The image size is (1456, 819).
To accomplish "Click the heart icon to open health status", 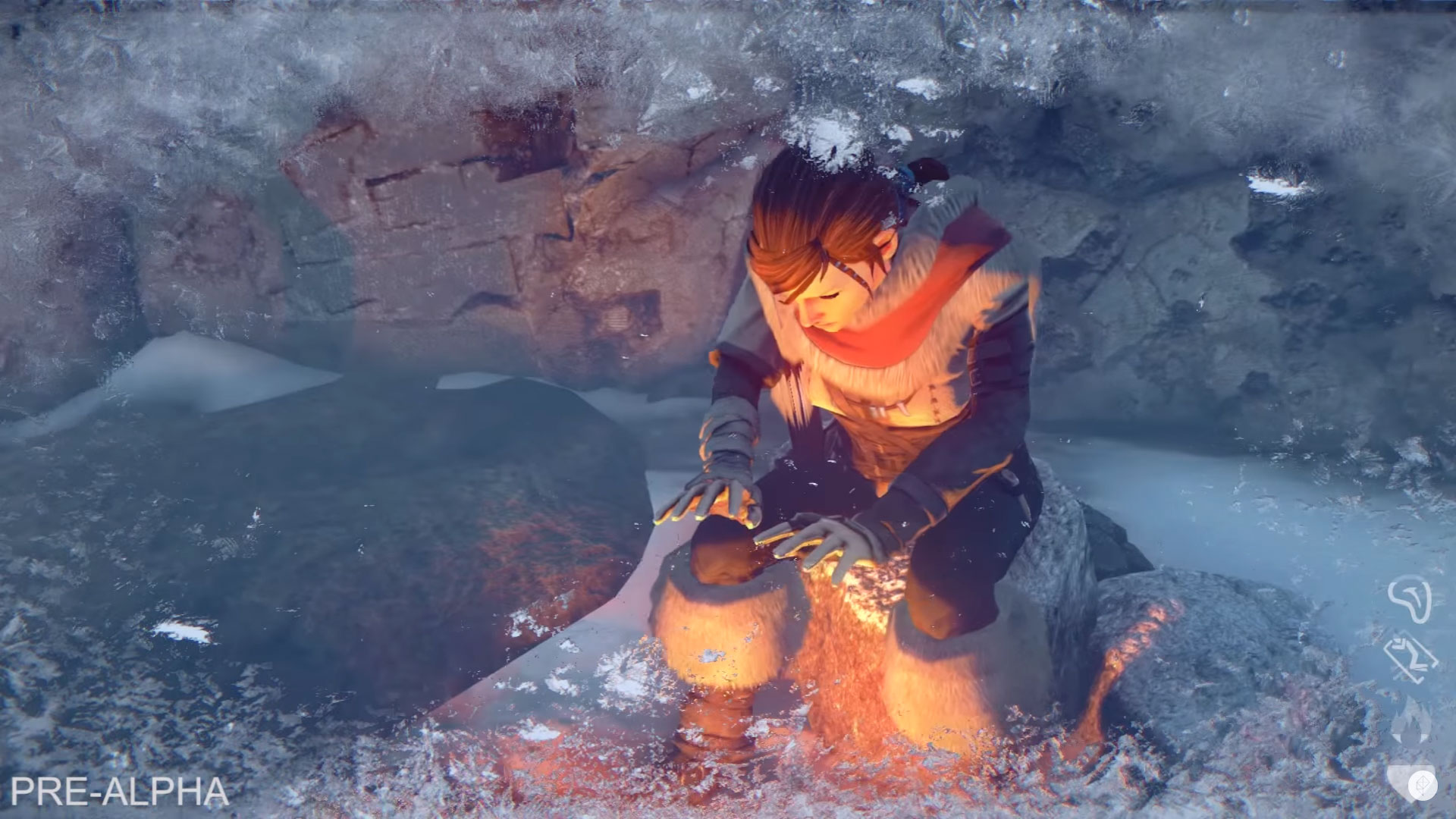I will [x=1399, y=777].
